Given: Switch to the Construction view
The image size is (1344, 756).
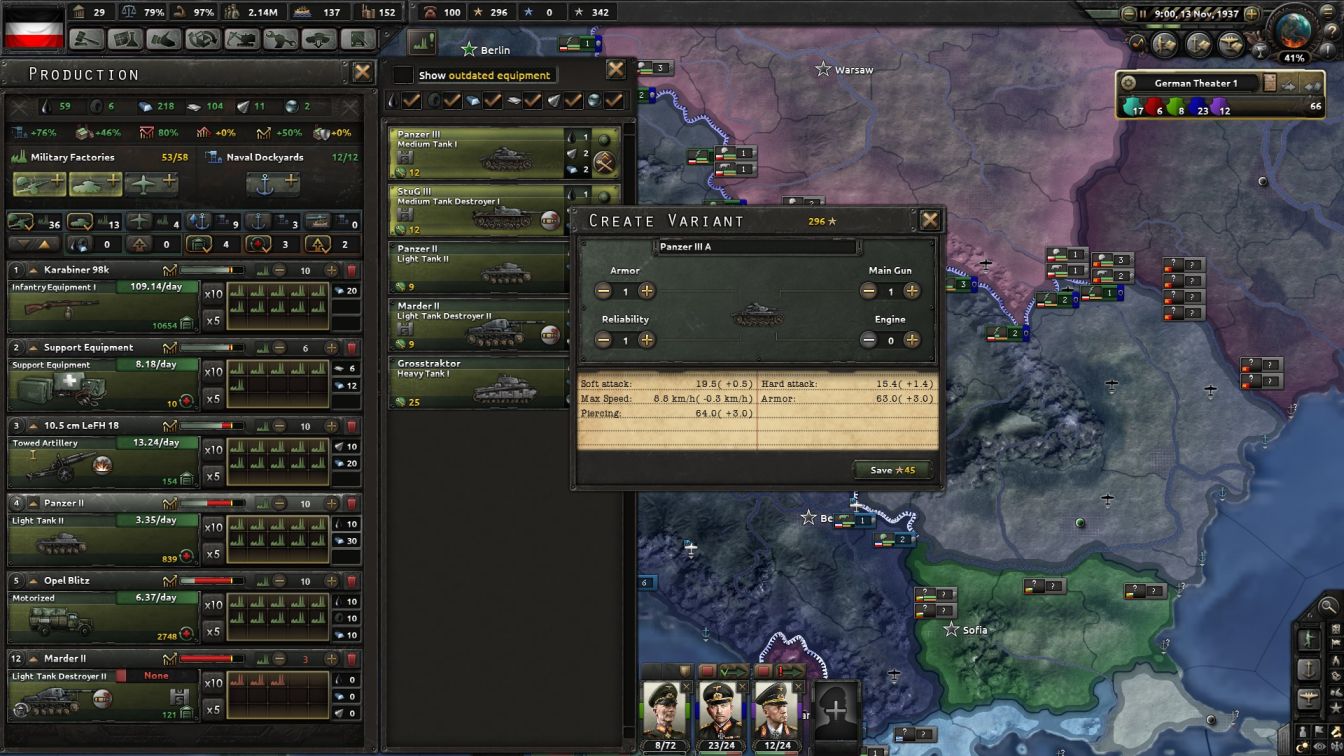Looking at the screenshot, I should click(x=240, y=43).
